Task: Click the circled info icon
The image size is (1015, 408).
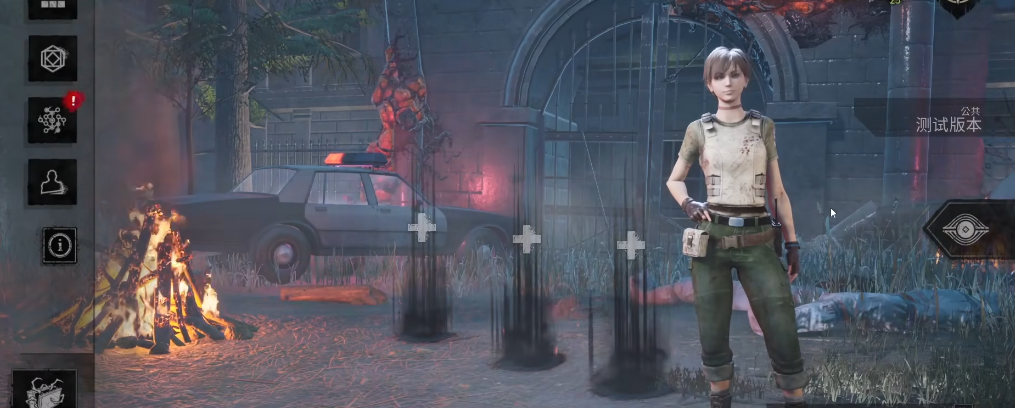Action: (59, 244)
